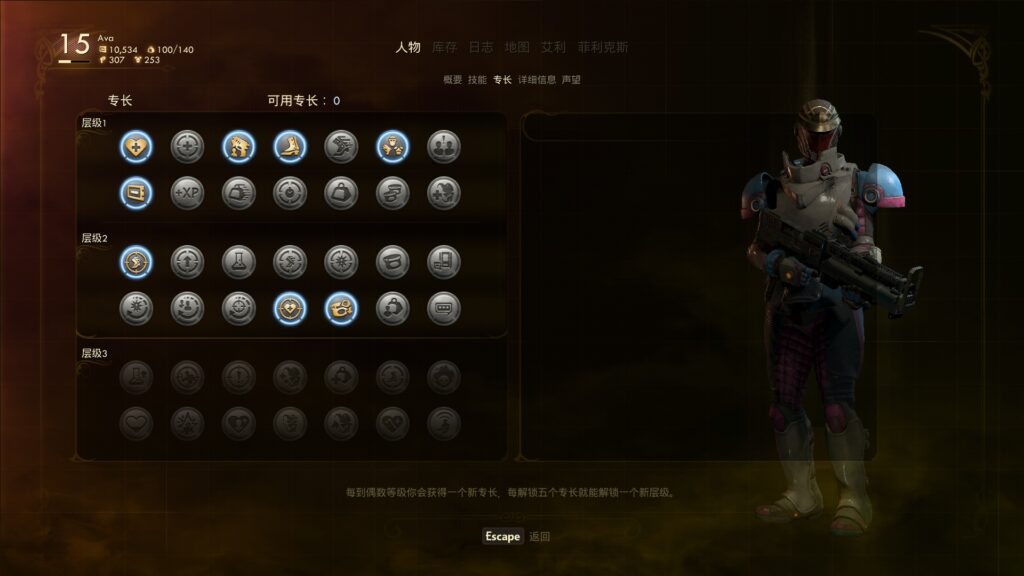Image resolution: width=1024 pixels, height=576 pixels.
Task: Show the 概要 overview sub-tab
Action: (x=453, y=79)
